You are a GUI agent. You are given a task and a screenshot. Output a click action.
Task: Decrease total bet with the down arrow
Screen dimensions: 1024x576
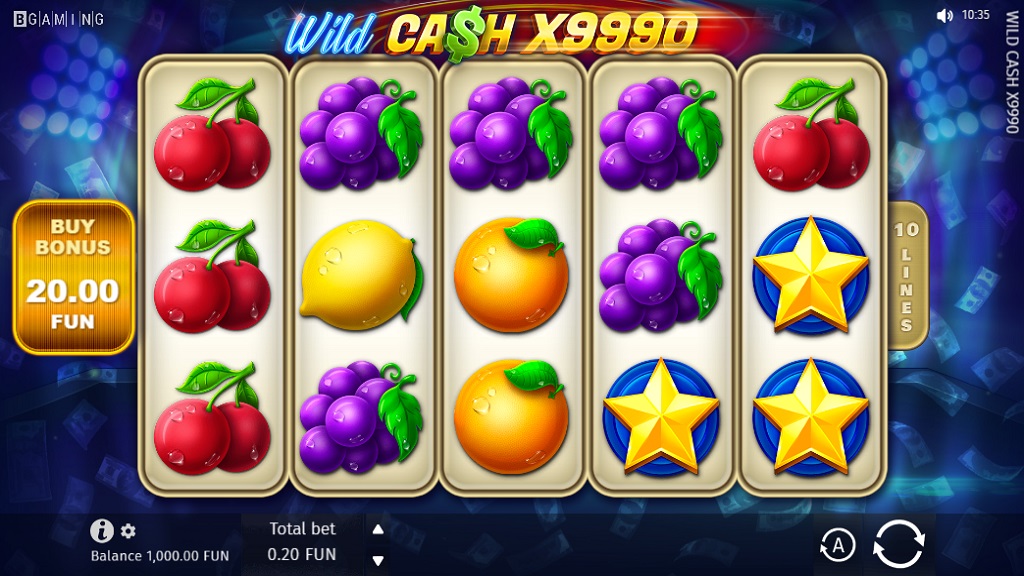tap(378, 559)
